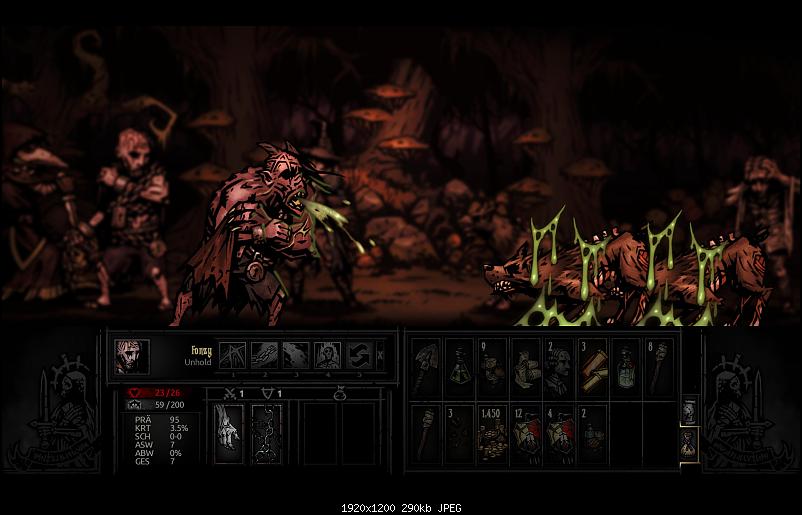This screenshot has height=515, width=802.
Task: Select the cracked stone trinket slot
Action: pos(266,433)
